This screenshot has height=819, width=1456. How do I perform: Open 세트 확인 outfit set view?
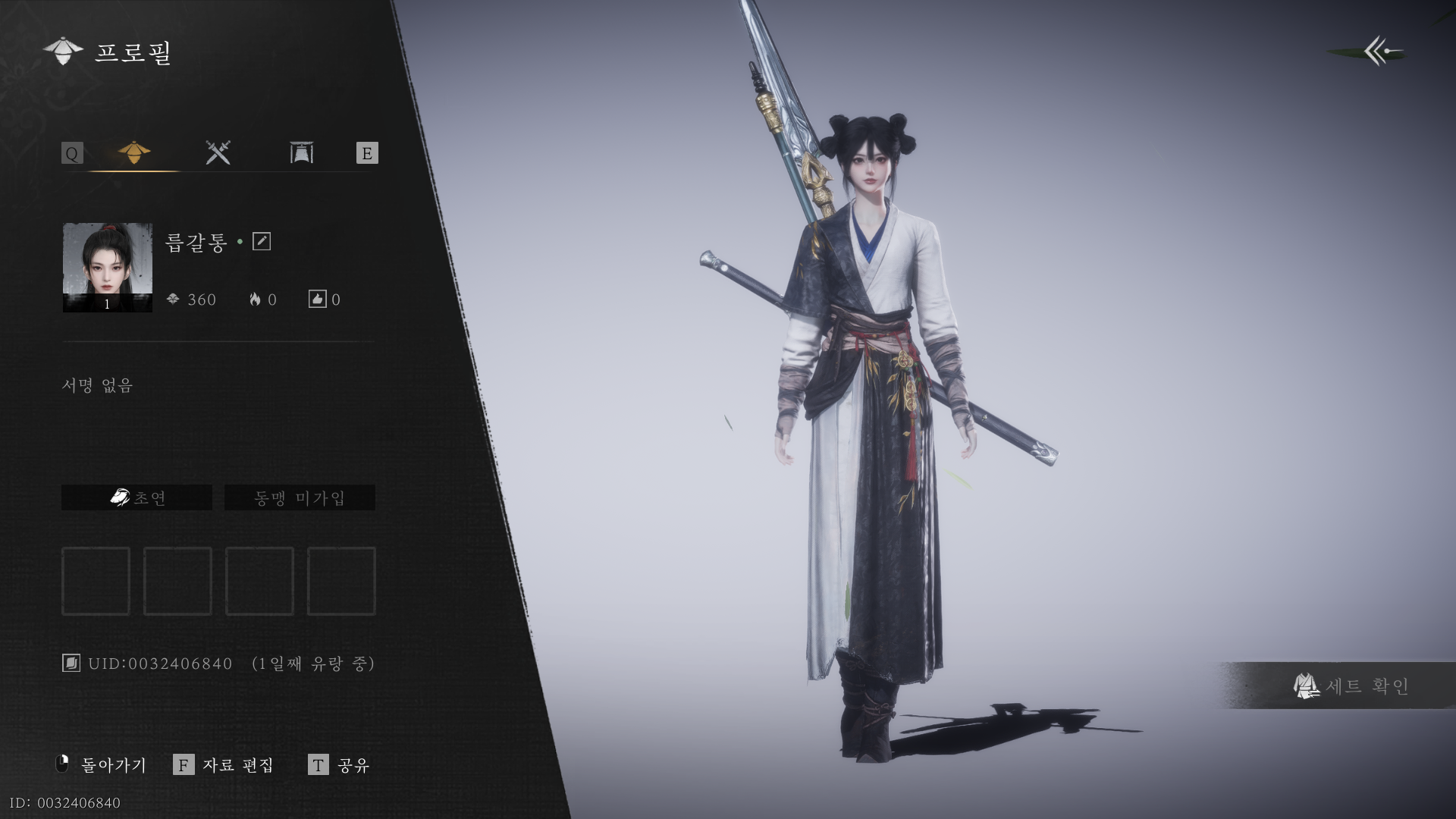click(x=1352, y=686)
